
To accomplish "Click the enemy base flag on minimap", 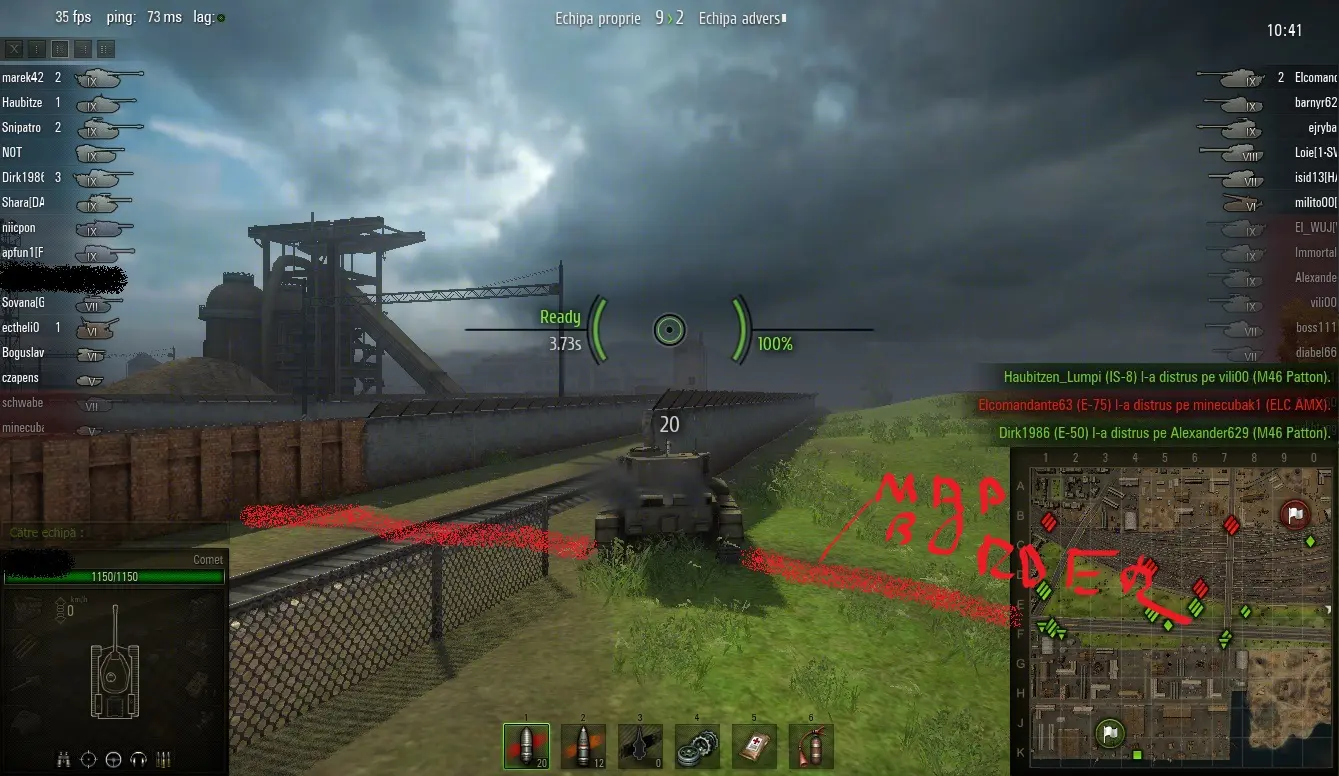I will [1294, 515].
